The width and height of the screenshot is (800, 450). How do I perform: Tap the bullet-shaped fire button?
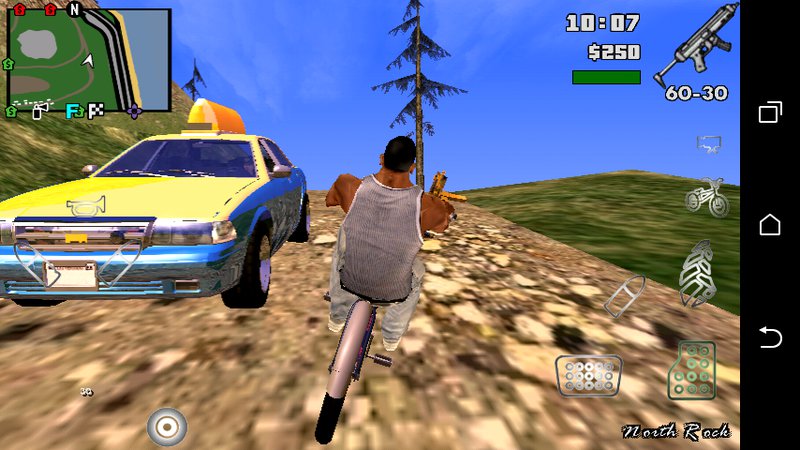click(625, 296)
